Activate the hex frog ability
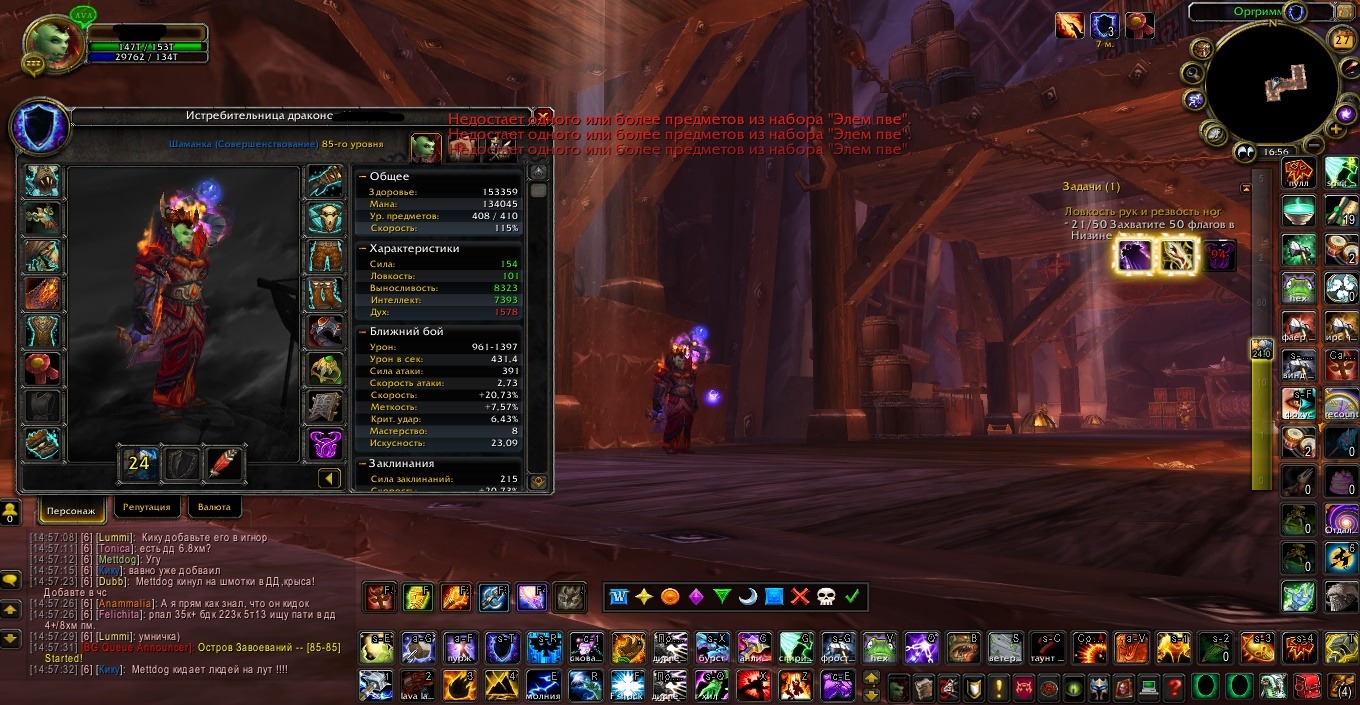 (x=879, y=648)
